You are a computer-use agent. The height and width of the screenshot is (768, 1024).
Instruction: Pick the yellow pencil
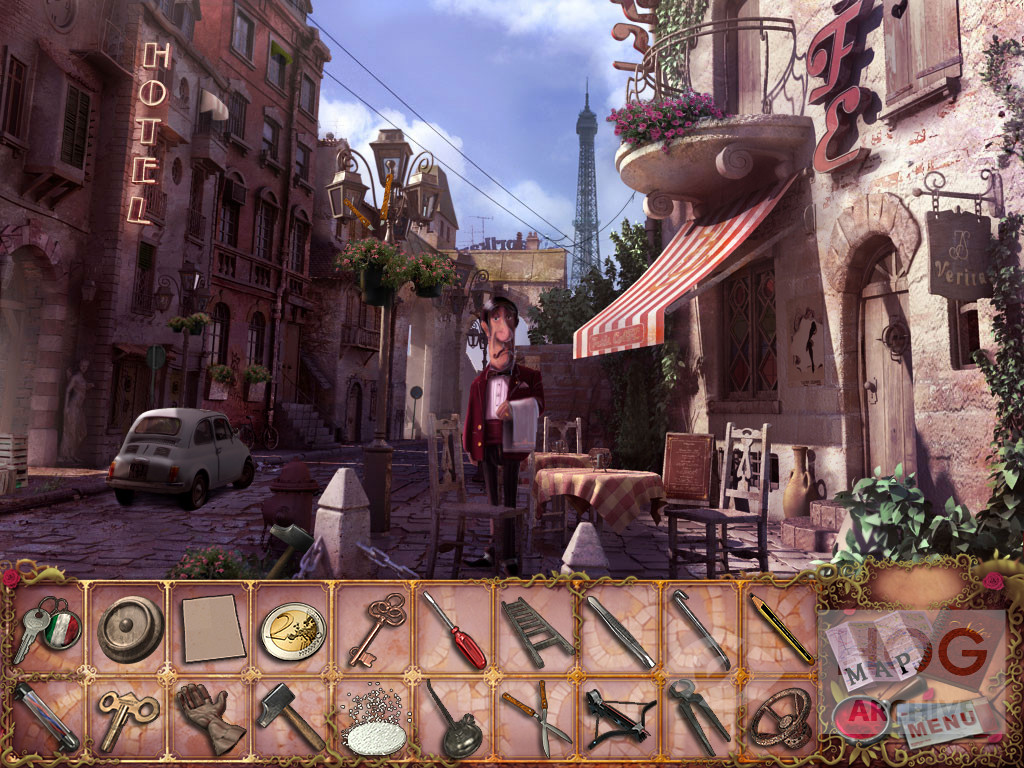pos(781,628)
